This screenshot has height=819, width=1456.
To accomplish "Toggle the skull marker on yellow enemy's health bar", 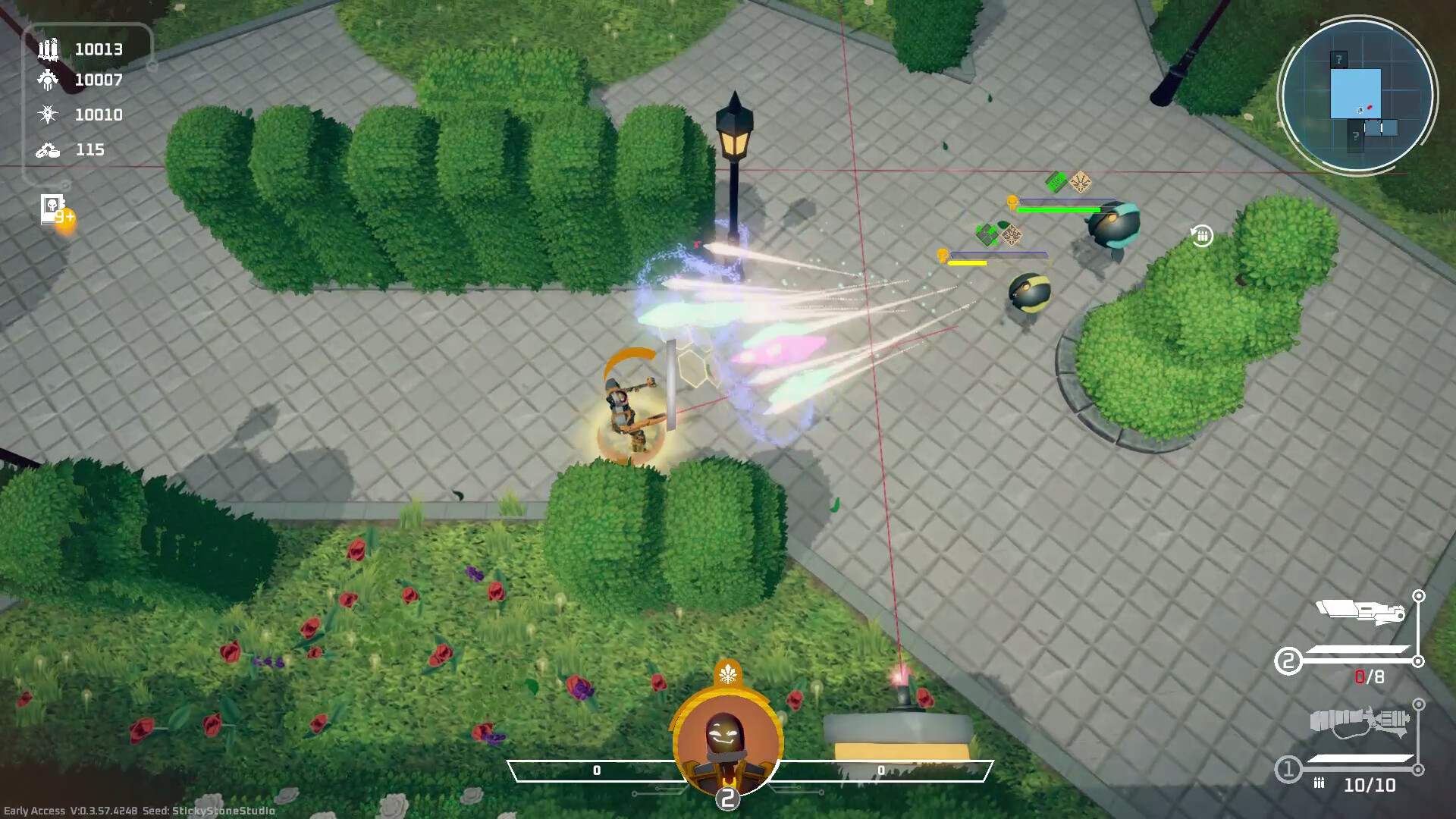I will 943,257.
